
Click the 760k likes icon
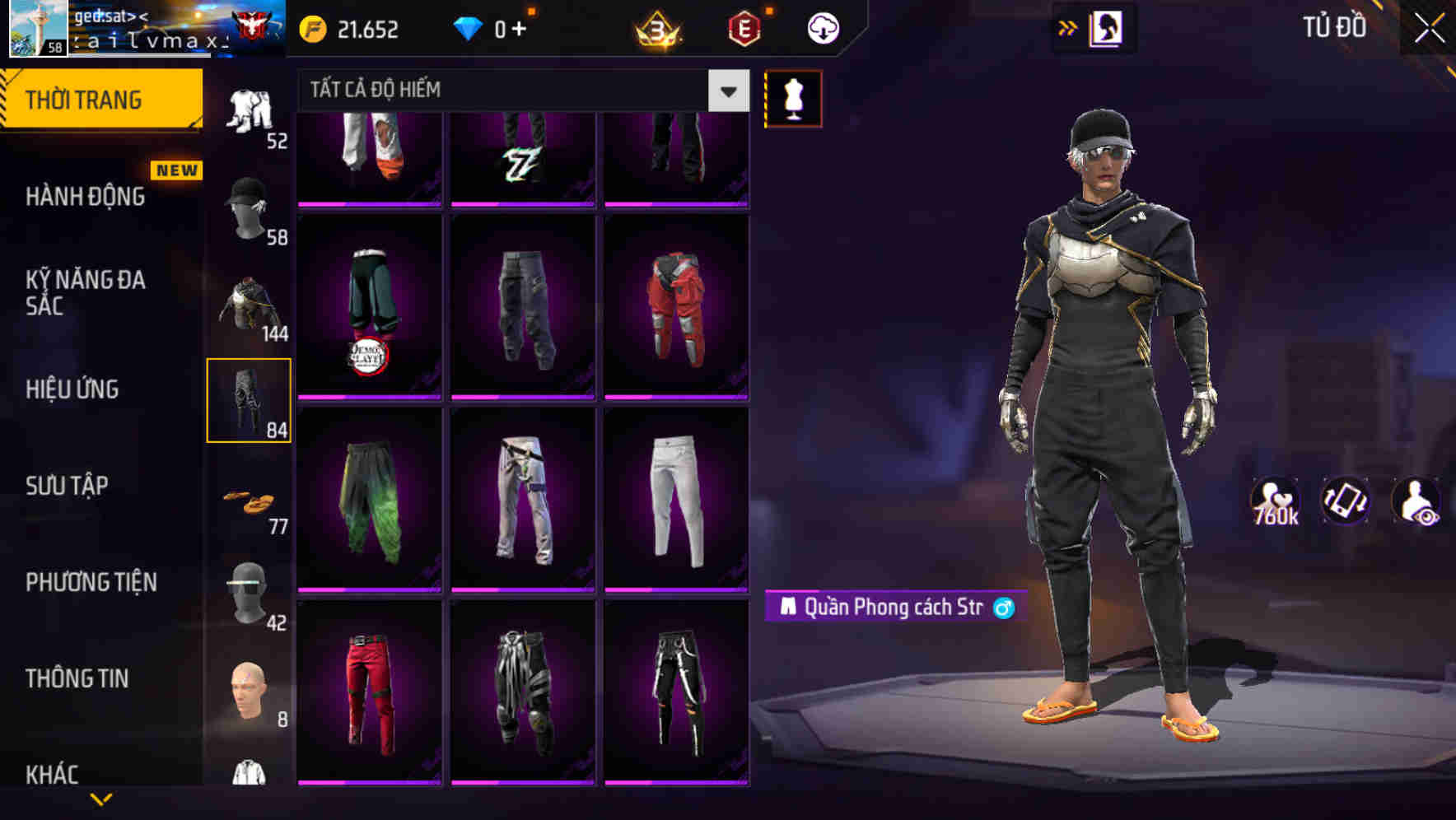click(x=1277, y=500)
